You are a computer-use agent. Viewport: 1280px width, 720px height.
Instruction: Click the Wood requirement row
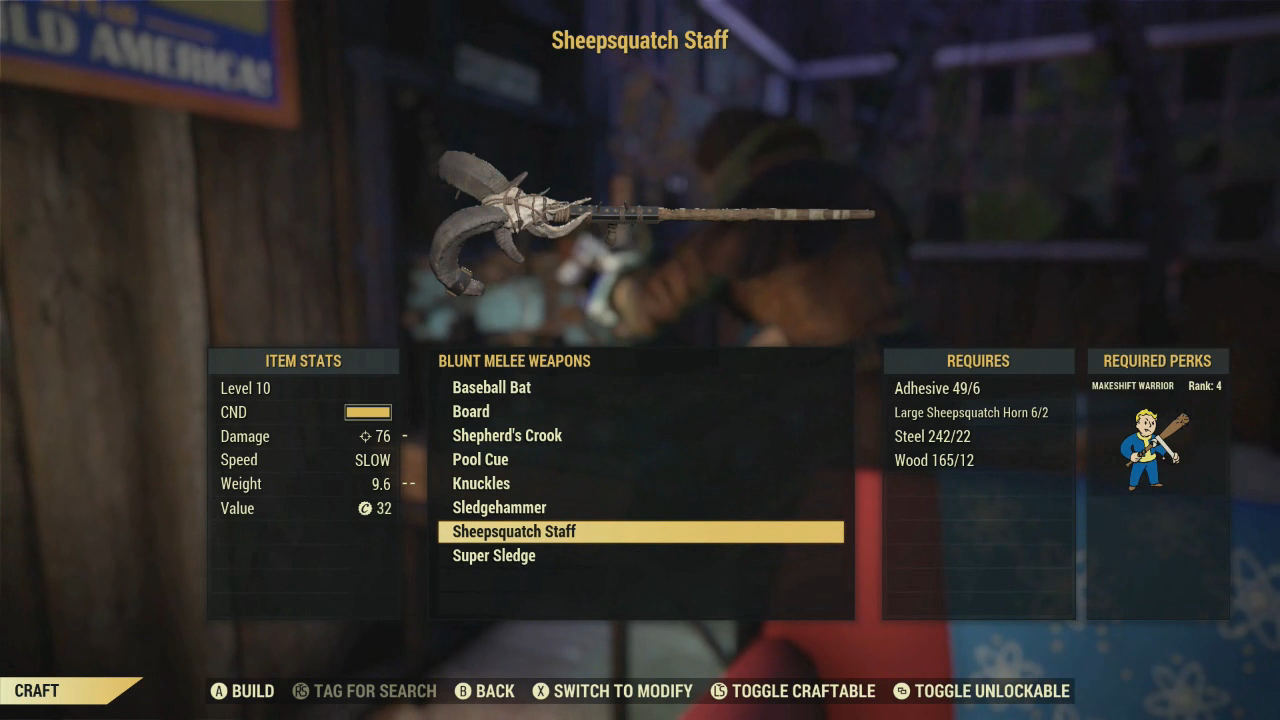tap(934, 461)
